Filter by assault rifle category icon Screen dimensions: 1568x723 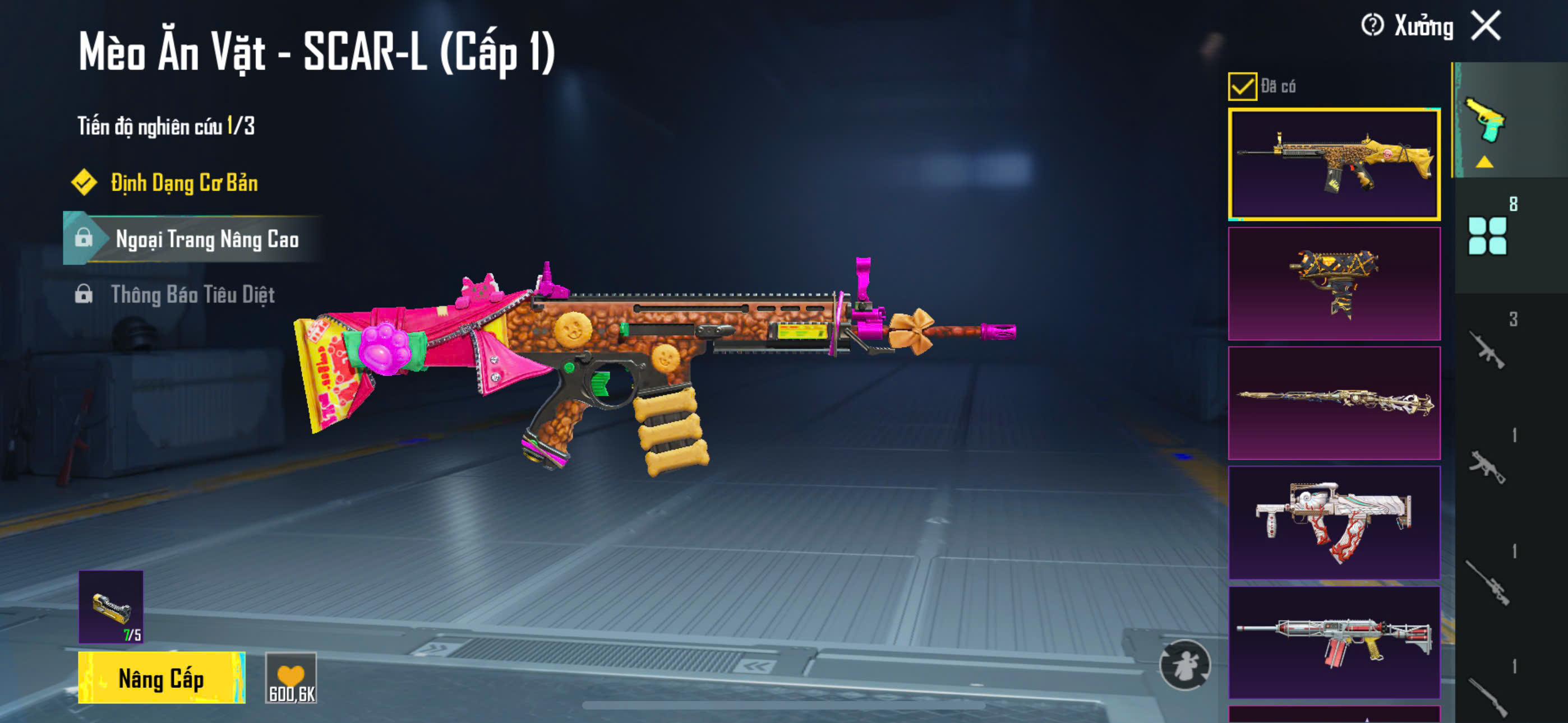[1487, 350]
